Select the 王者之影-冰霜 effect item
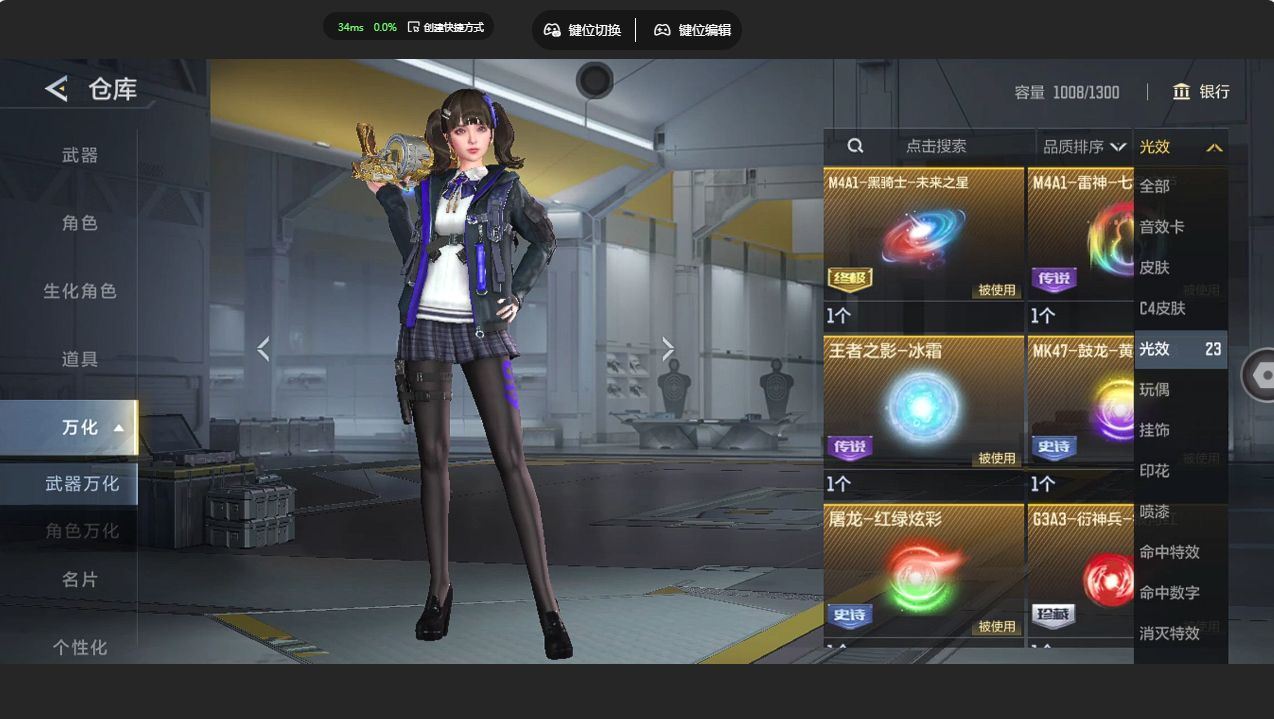 (x=923, y=402)
